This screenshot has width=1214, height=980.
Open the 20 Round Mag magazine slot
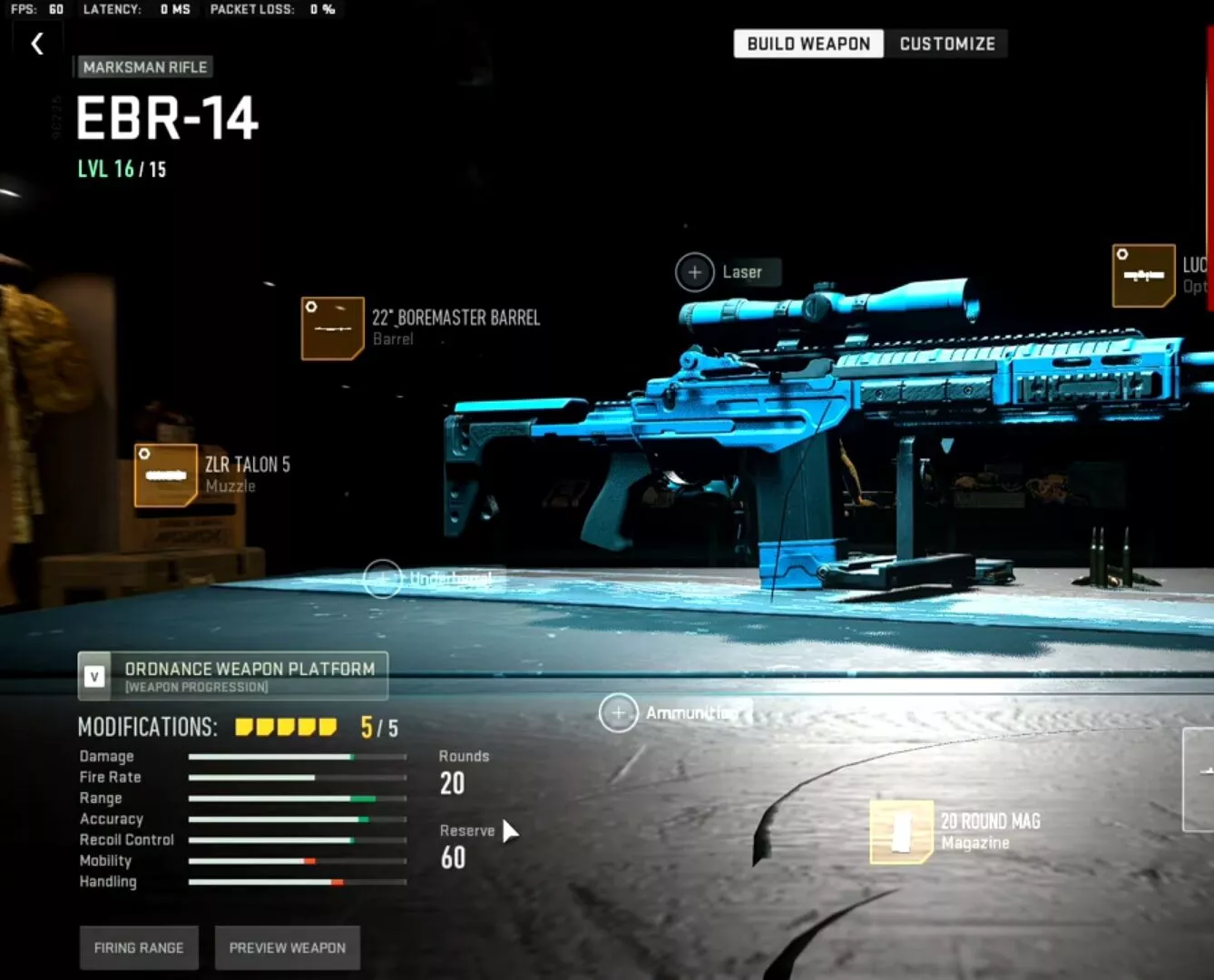point(899,831)
